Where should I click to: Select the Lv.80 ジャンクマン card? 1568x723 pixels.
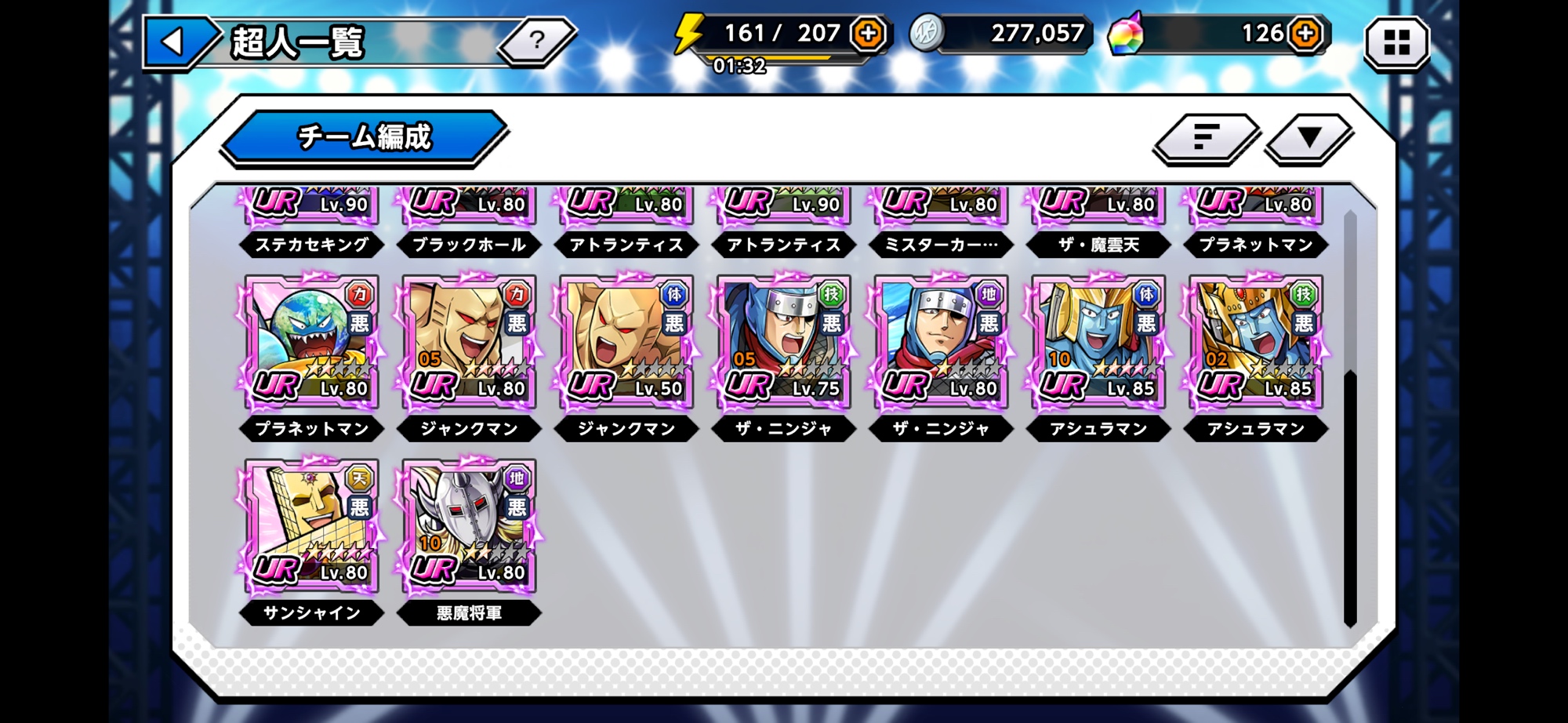coord(469,343)
